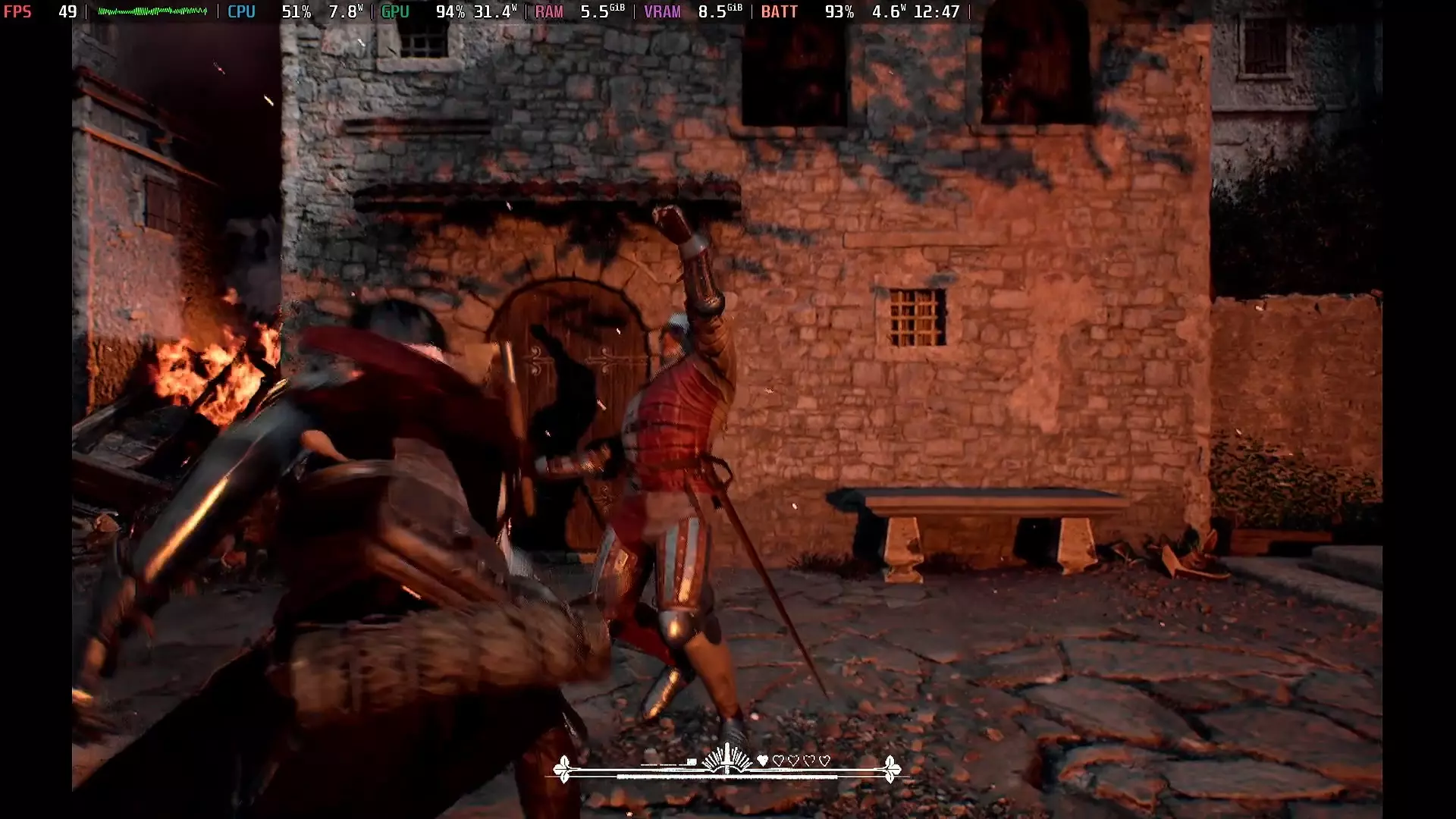Viewport: 1456px width, 819px height.
Task: Click the GPU label in the overlay
Action: (x=395, y=11)
